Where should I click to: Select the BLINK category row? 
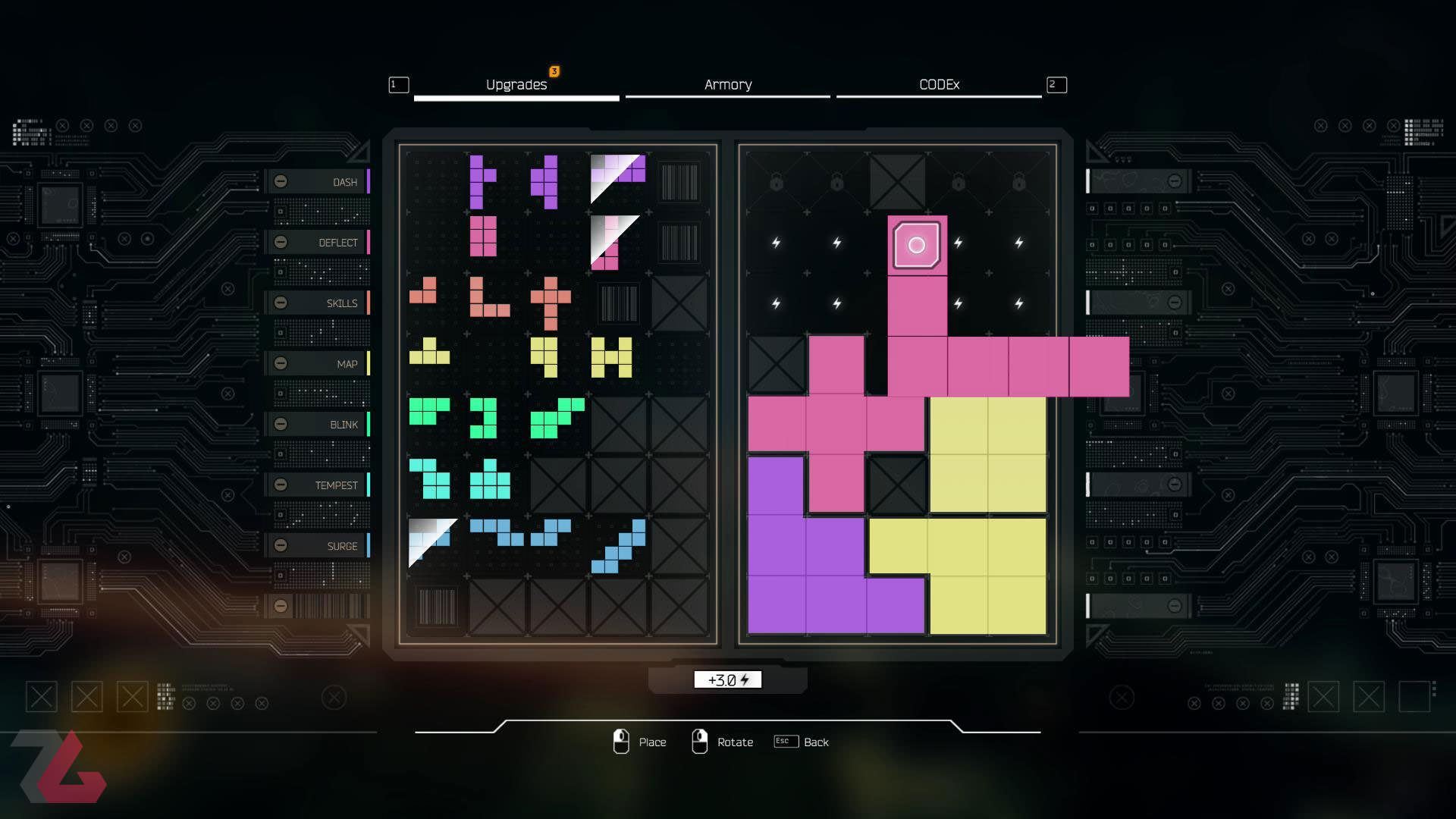pos(318,425)
